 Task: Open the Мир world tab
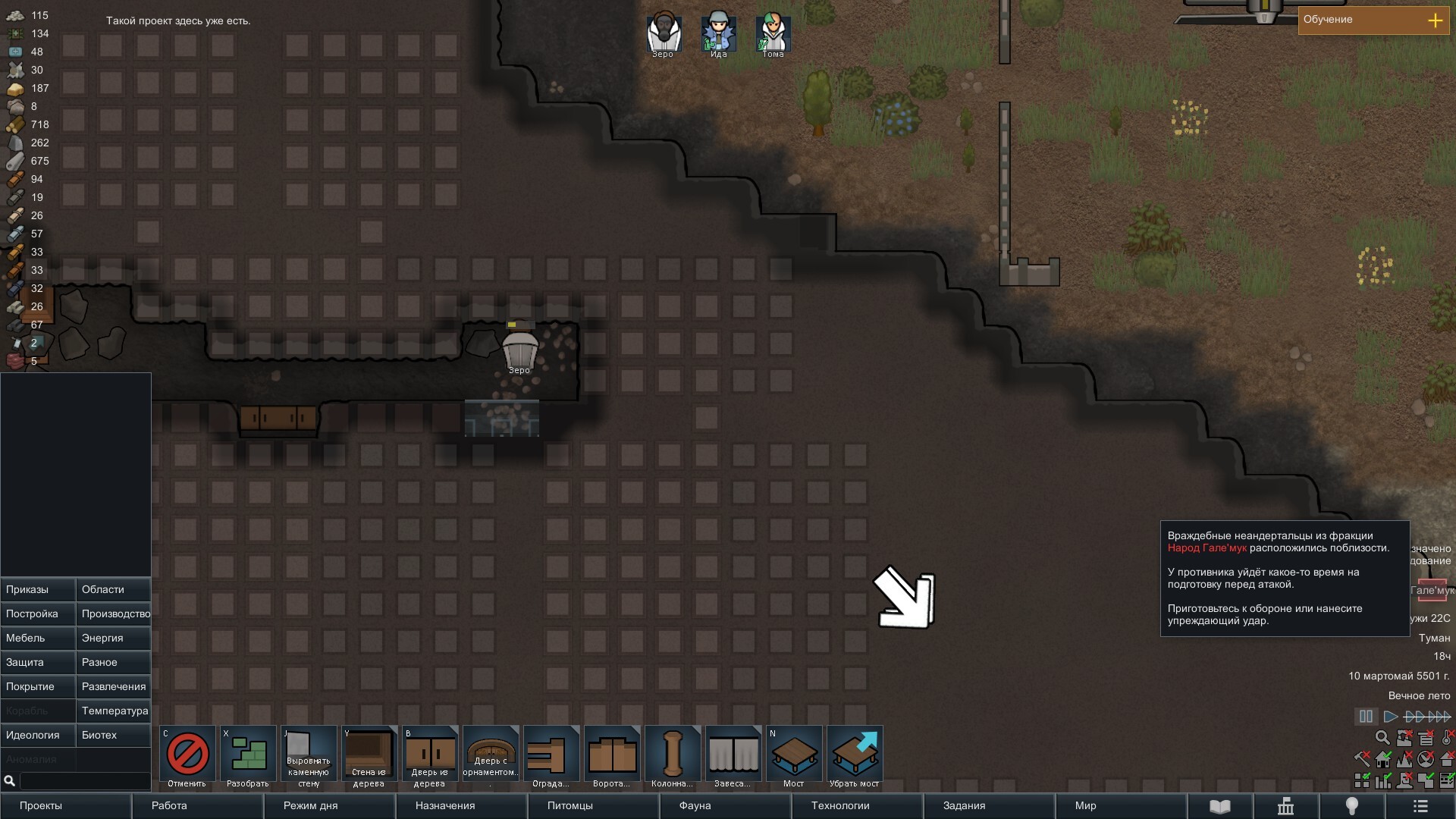pos(1121,806)
